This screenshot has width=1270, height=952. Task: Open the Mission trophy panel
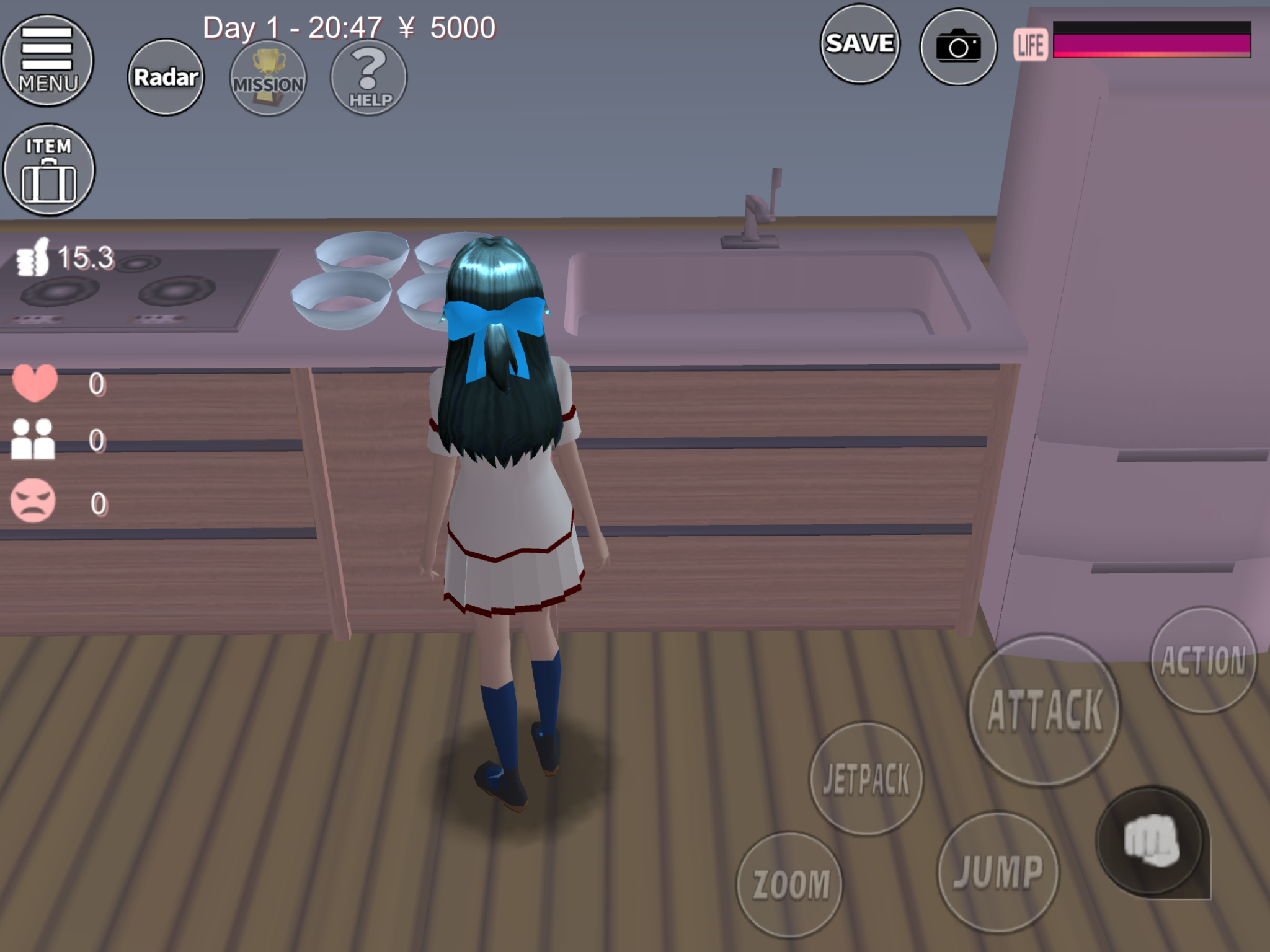click(268, 77)
